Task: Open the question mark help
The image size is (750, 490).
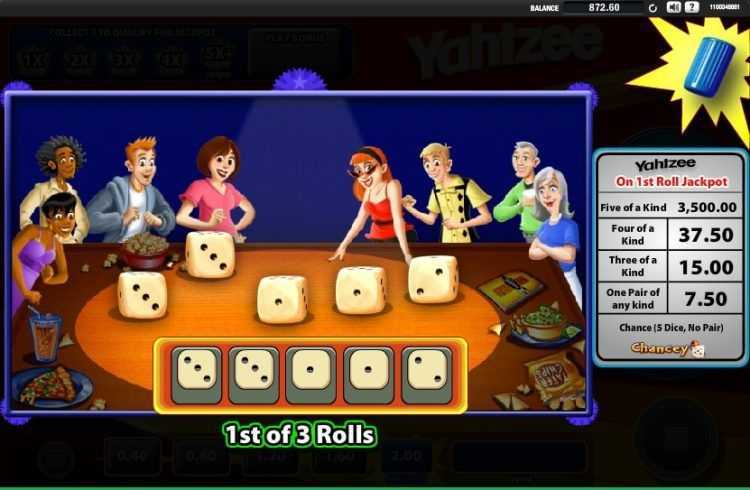Action: (691, 7)
